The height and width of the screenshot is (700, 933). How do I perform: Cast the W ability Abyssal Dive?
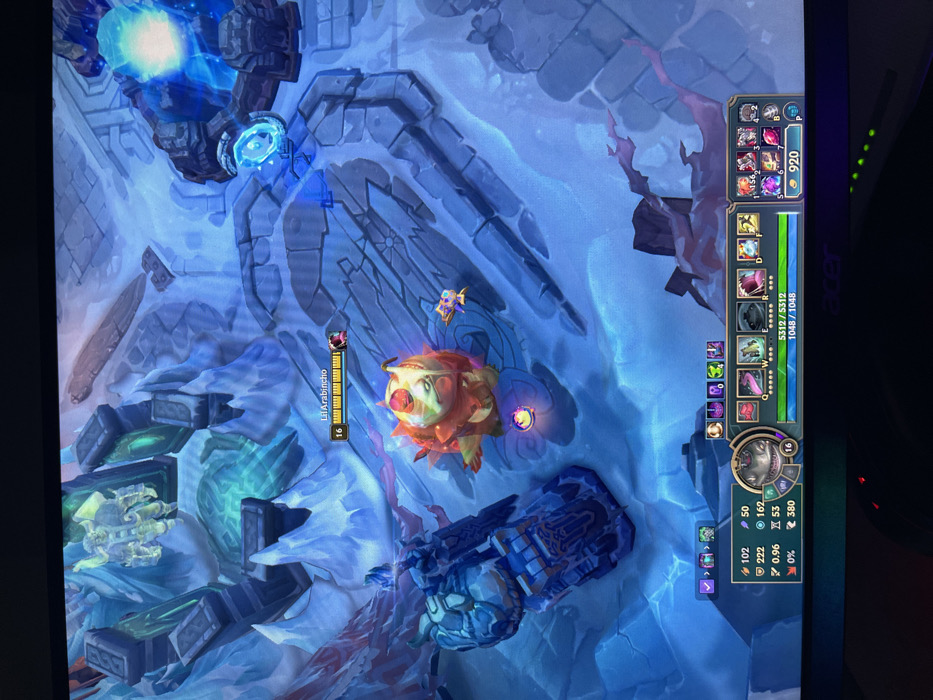coord(750,350)
